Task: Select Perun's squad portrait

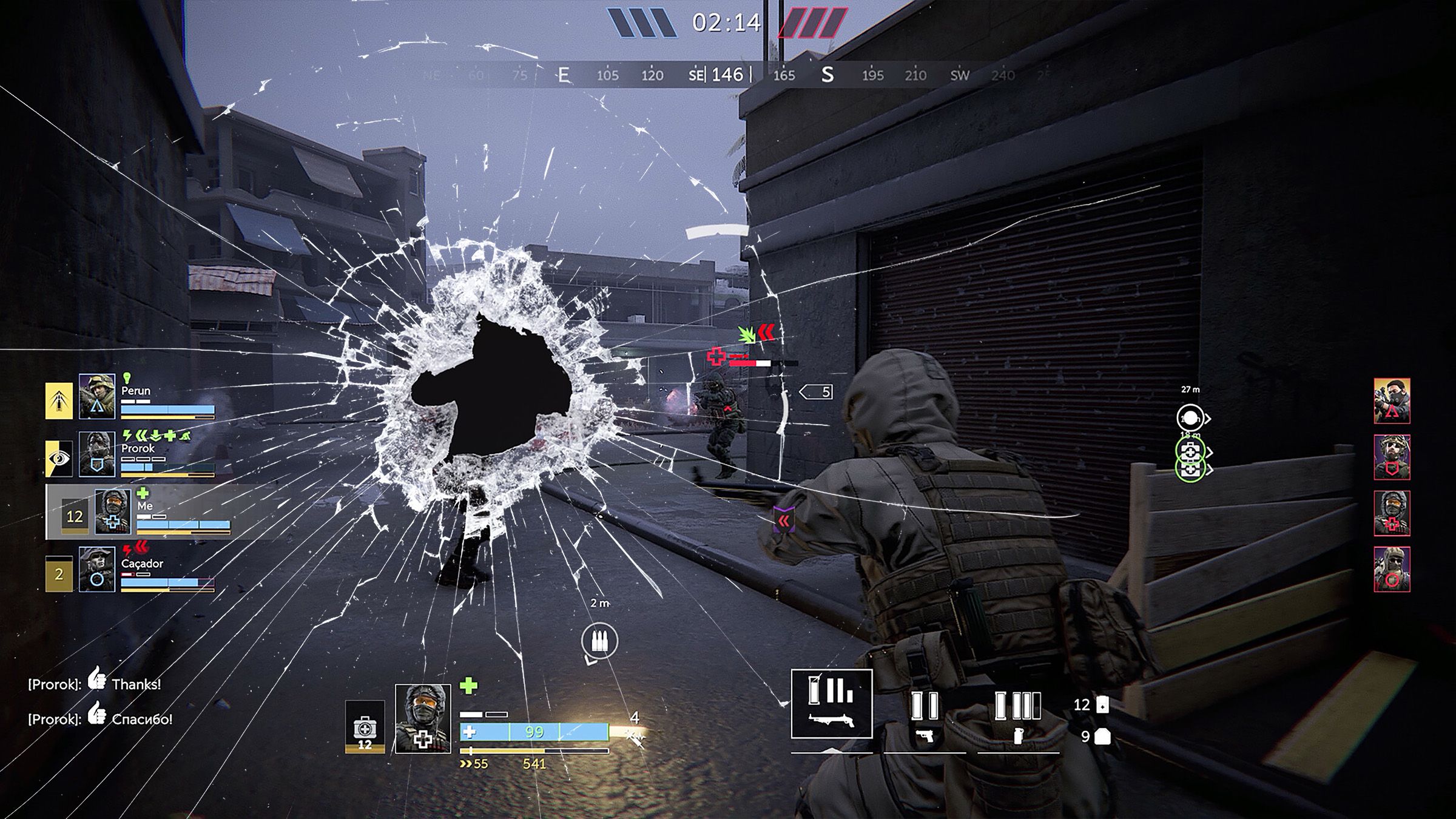Action: [x=97, y=396]
